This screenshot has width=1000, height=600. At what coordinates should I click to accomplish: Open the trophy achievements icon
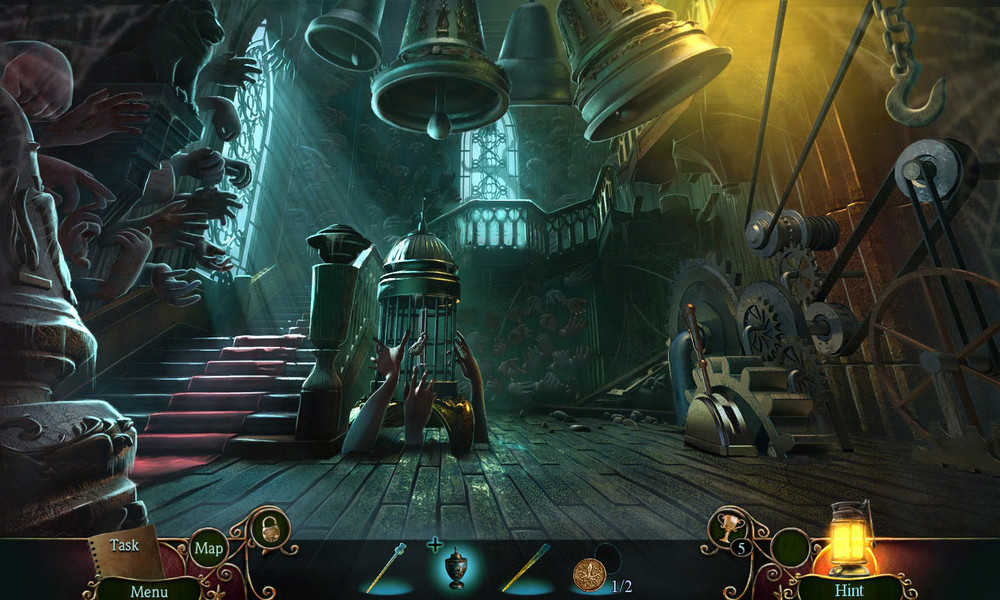pos(728,529)
